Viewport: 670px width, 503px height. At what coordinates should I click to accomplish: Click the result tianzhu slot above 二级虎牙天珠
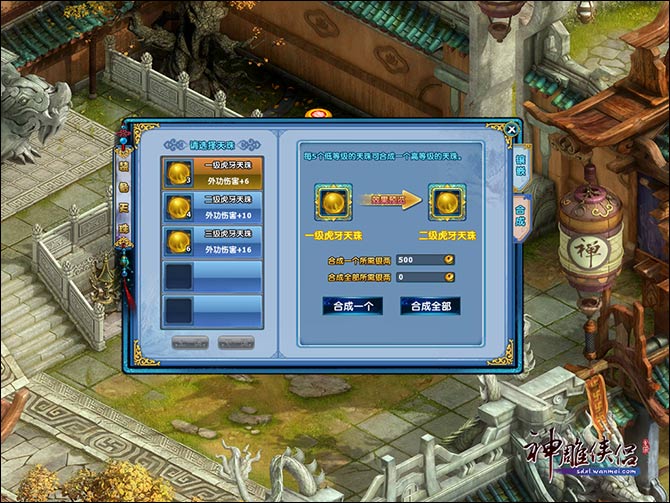(446, 202)
